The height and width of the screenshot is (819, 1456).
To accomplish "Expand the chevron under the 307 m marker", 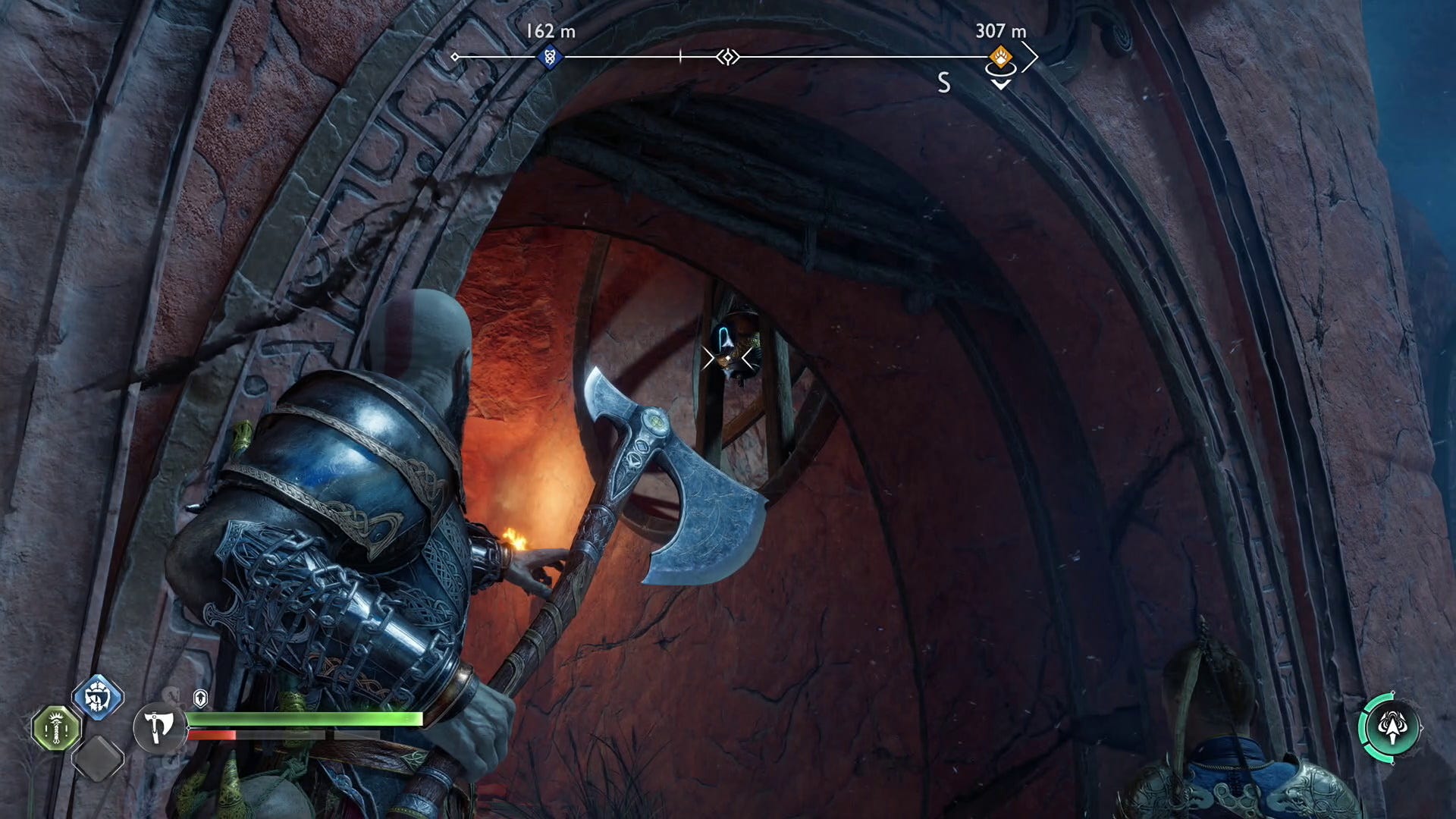I will (x=1001, y=86).
